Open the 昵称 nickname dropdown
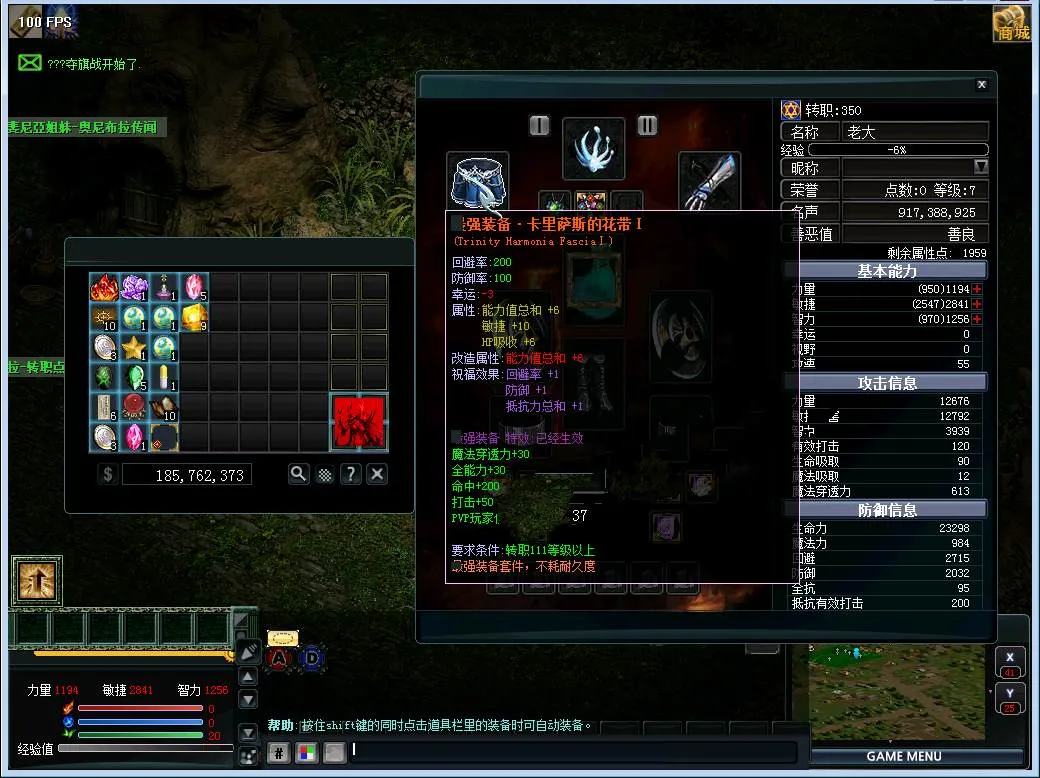The image size is (1040, 778). [981, 167]
